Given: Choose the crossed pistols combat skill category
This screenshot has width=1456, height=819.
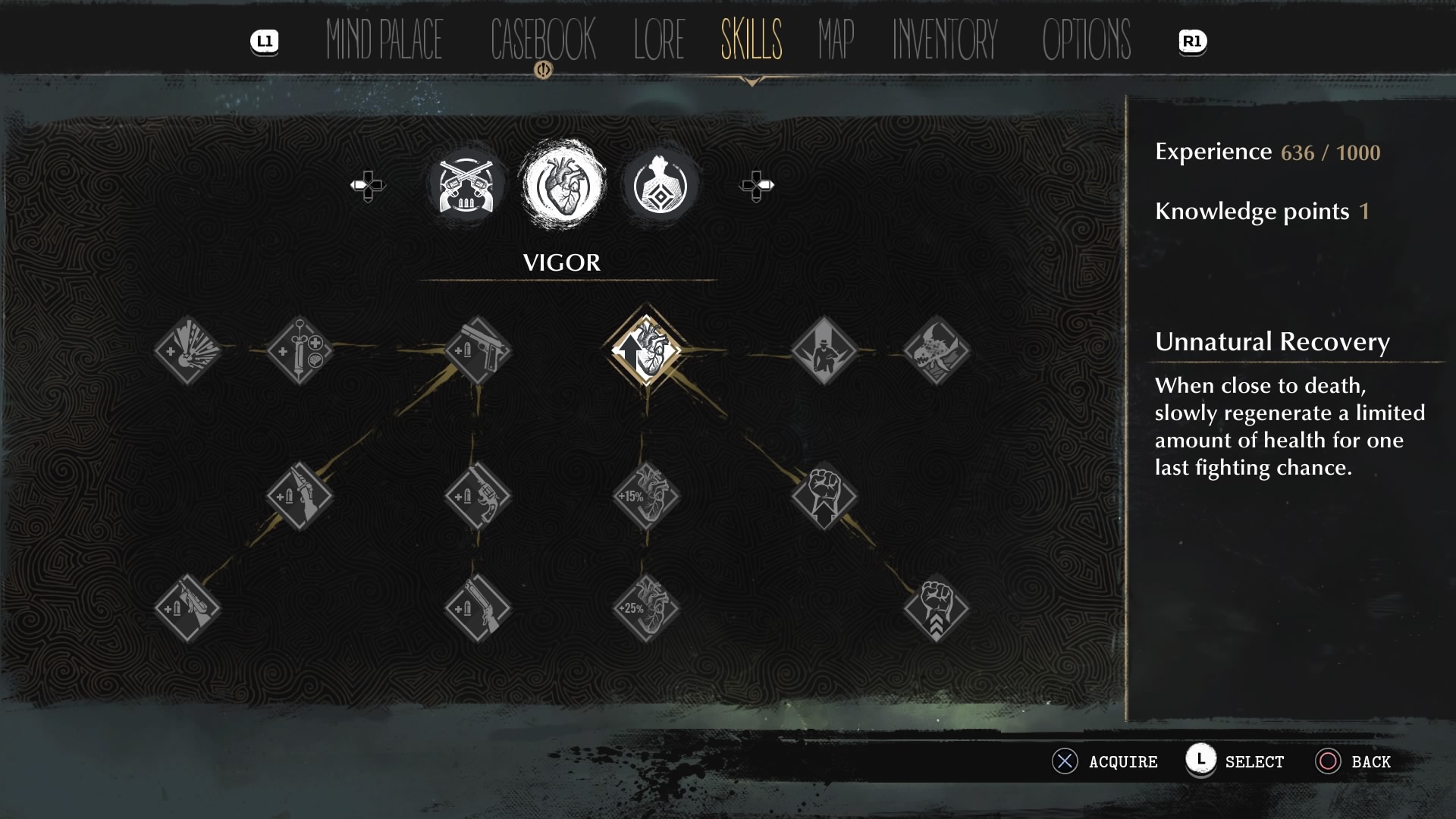Looking at the screenshot, I should (466, 186).
